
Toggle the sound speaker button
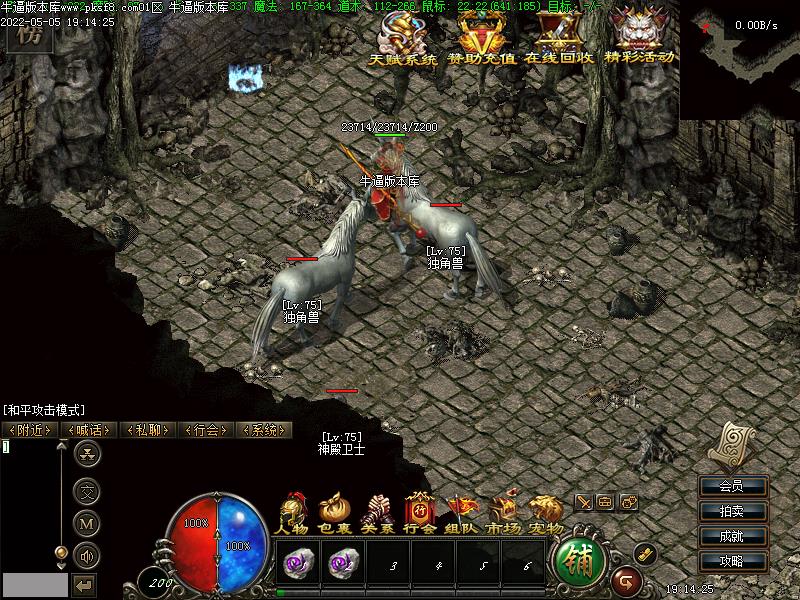click(x=88, y=554)
